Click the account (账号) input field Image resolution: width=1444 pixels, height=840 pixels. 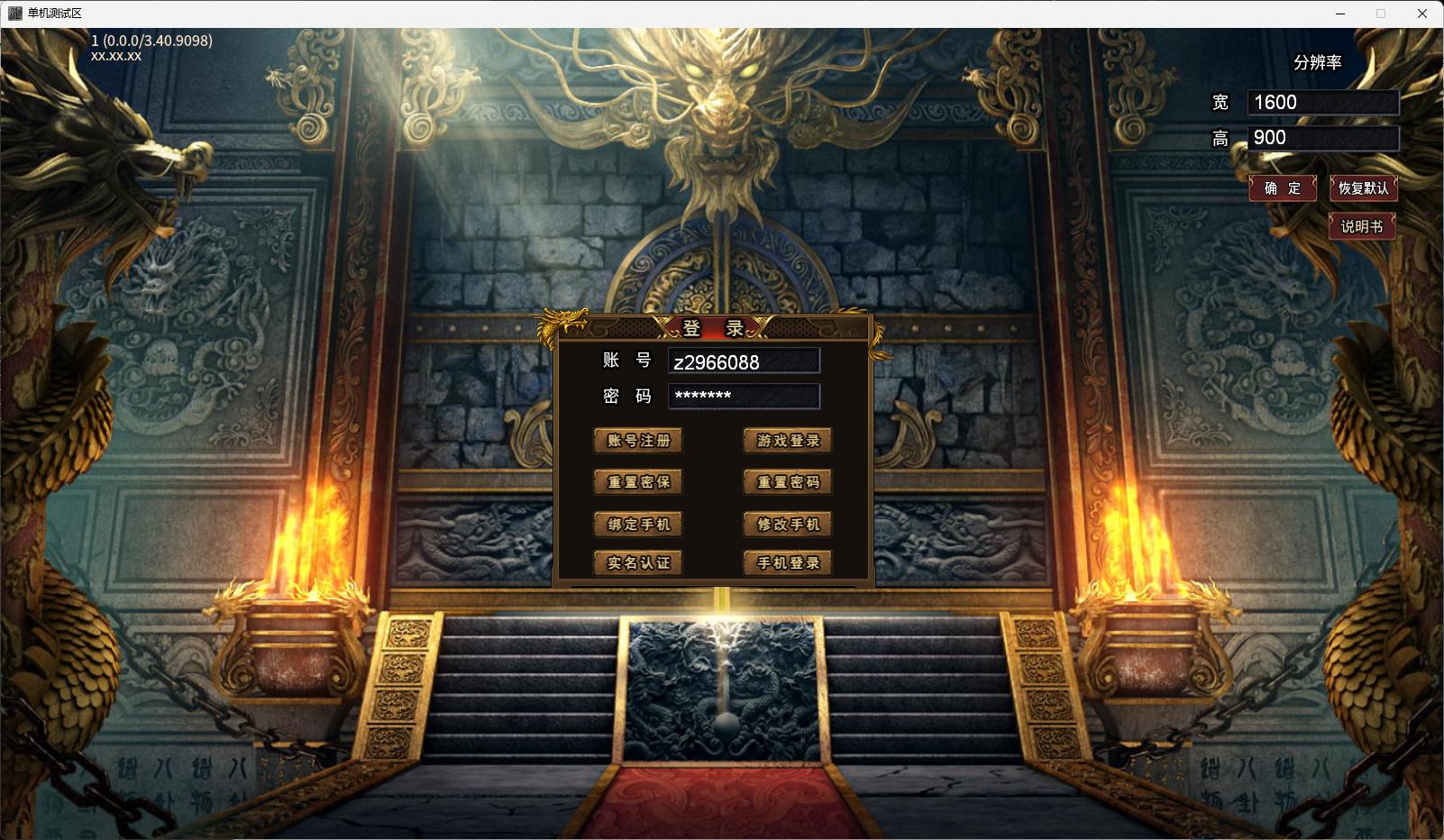[744, 361]
